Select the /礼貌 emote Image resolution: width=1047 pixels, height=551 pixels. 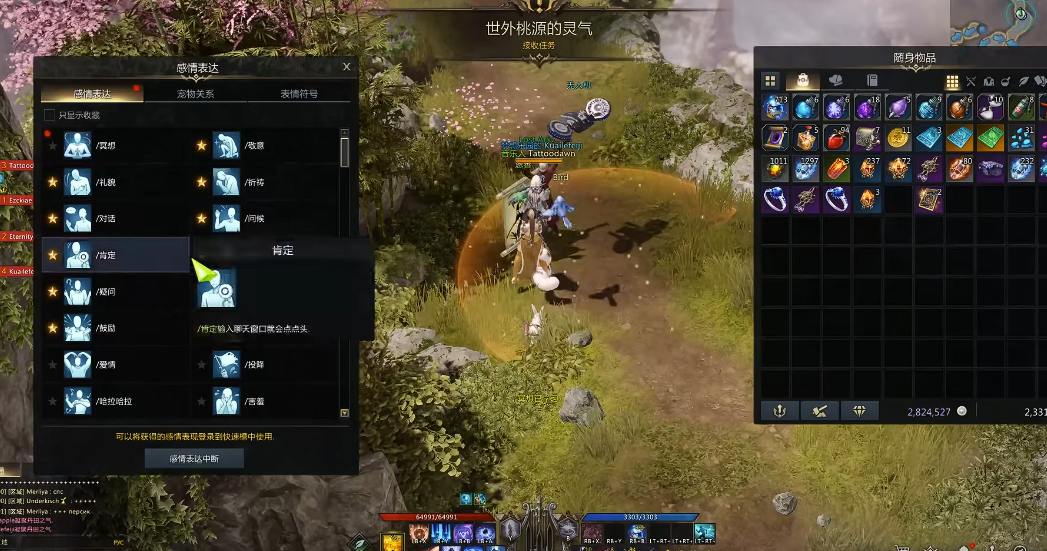click(x=110, y=182)
